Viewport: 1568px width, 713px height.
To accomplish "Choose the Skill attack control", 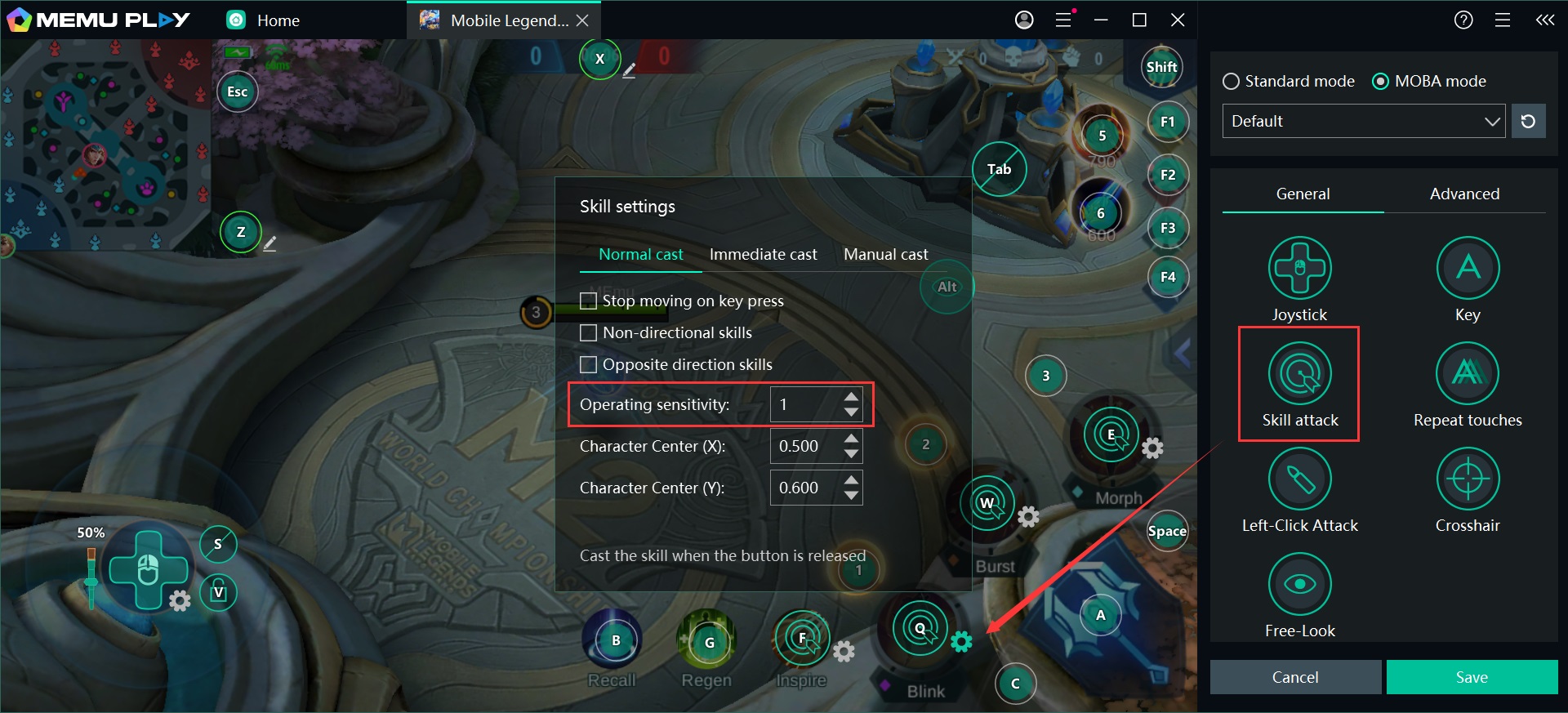I will click(1299, 374).
